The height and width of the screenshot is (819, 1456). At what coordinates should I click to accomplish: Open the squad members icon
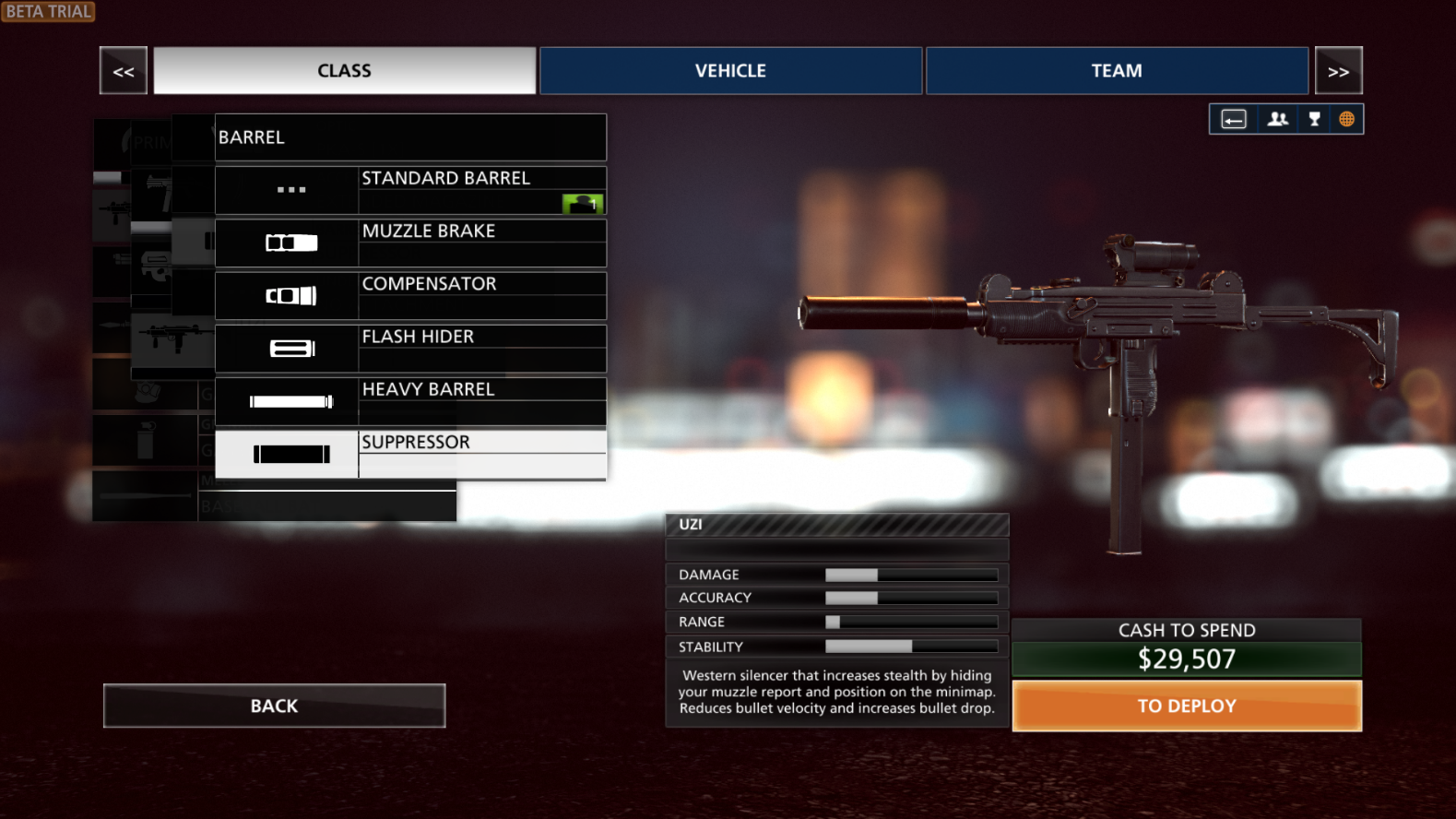(x=1277, y=119)
